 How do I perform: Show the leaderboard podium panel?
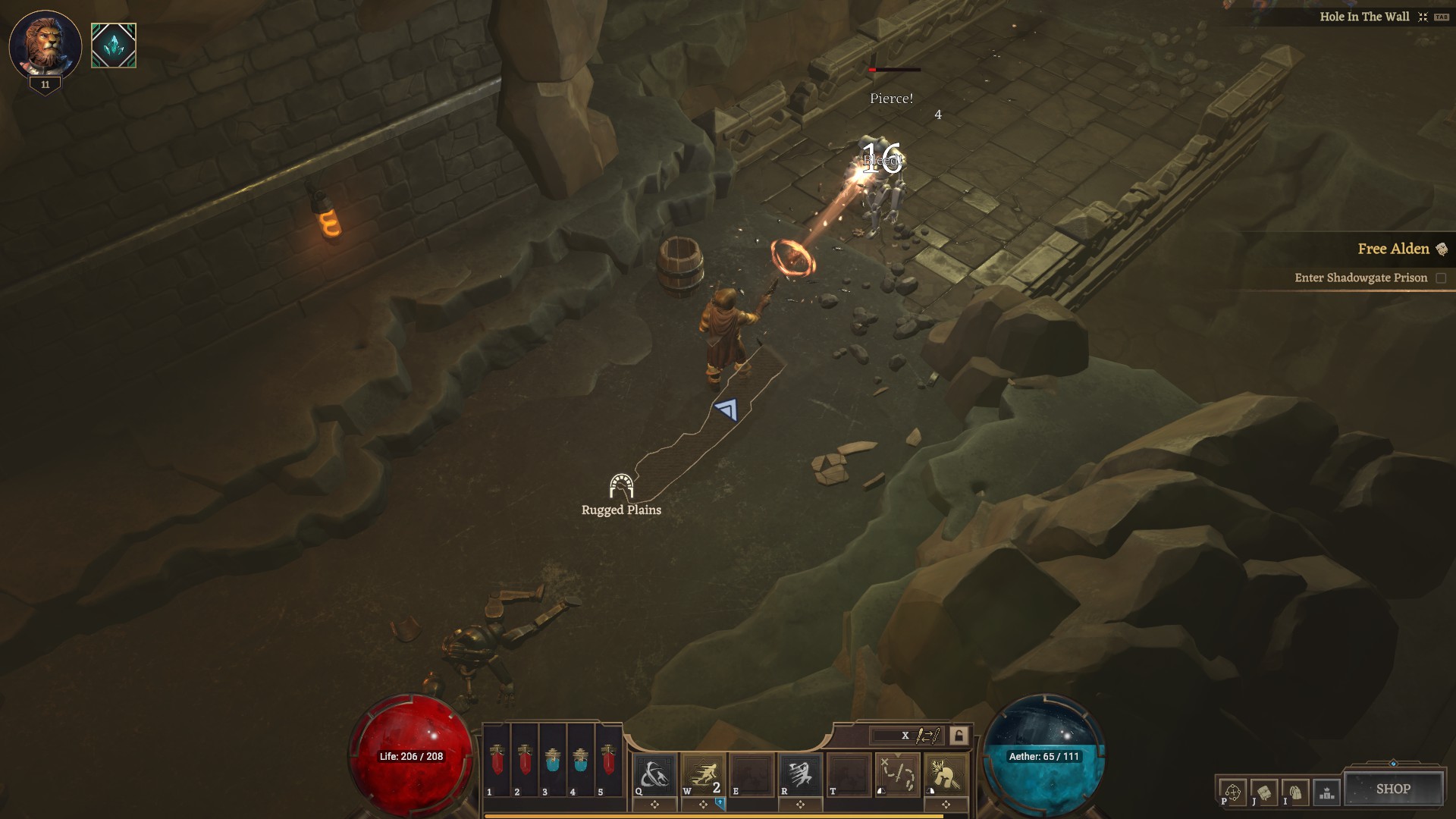pos(1327,792)
